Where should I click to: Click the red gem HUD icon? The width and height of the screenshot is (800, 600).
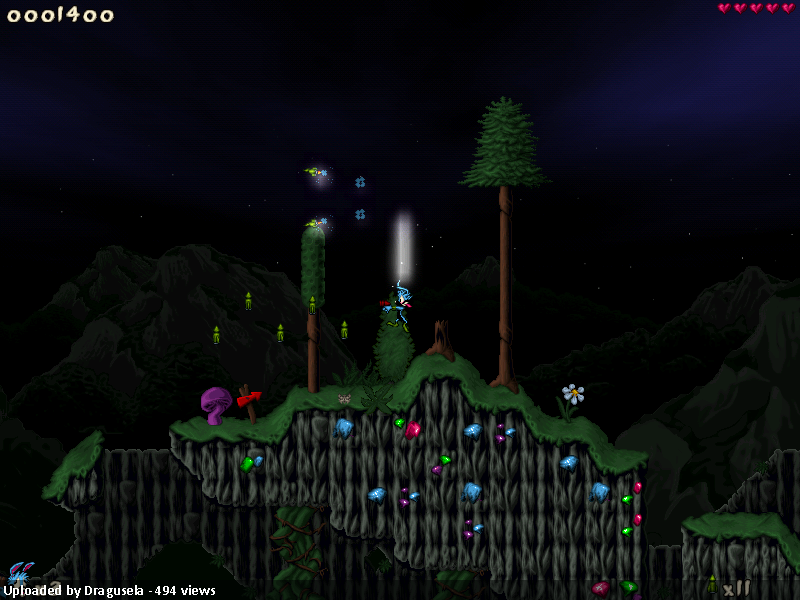pyautogui.click(x=600, y=588)
